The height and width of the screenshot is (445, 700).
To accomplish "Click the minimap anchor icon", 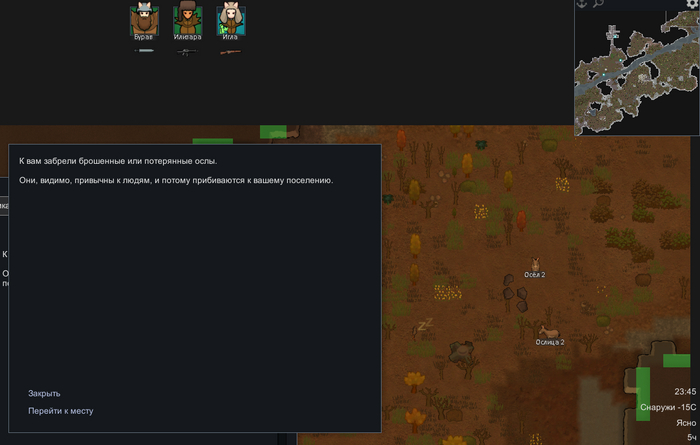I will coord(581,4).
